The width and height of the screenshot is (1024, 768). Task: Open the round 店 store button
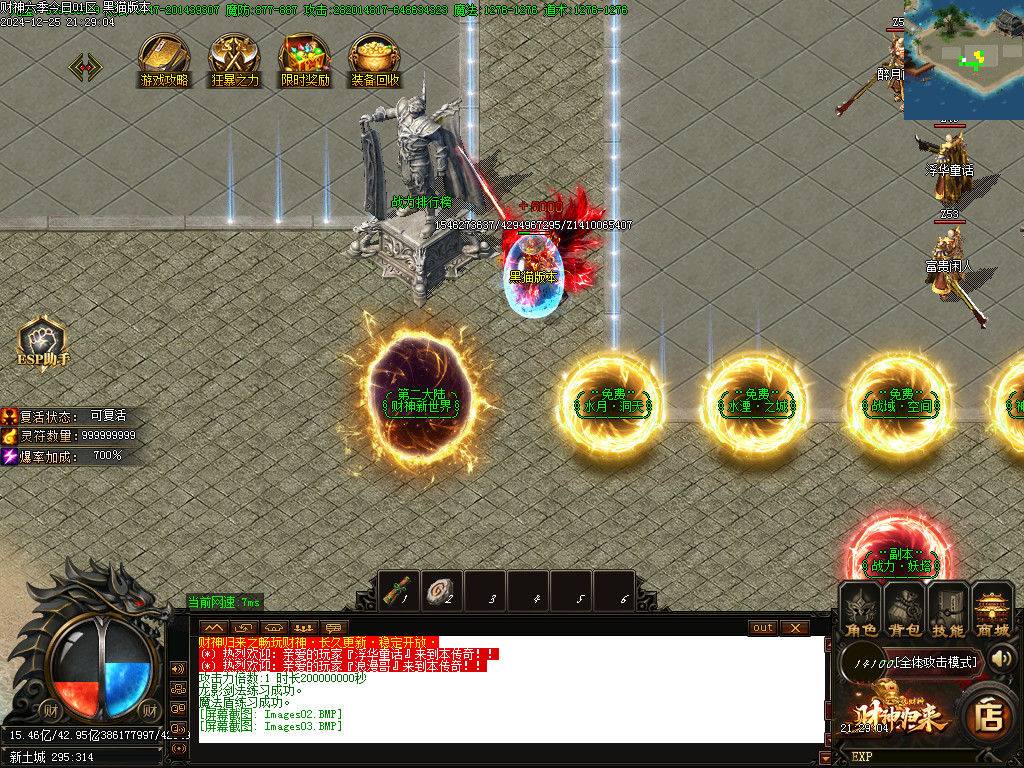click(x=990, y=716)
